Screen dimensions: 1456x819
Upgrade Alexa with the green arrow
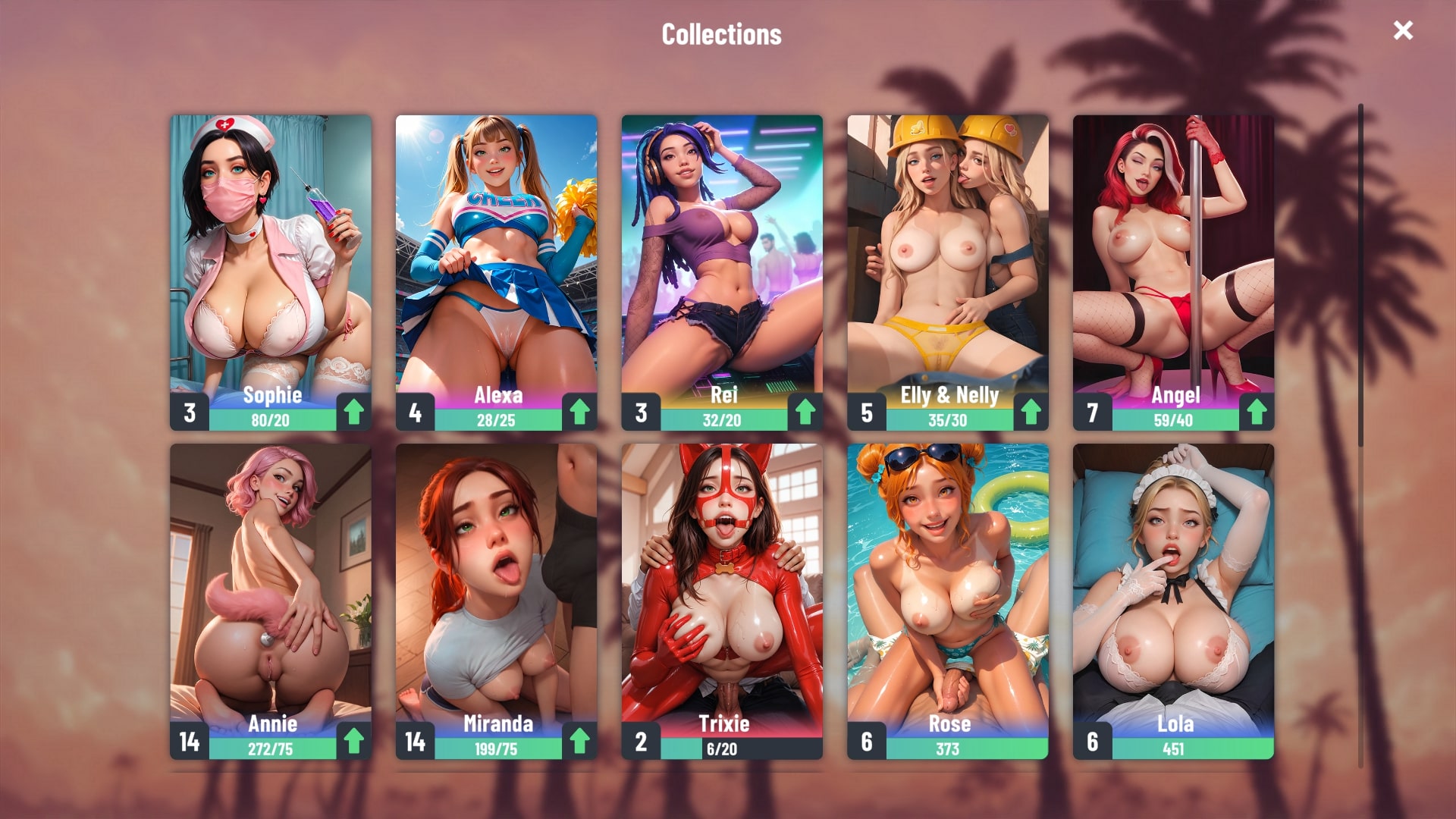click(x=579, y=412)
